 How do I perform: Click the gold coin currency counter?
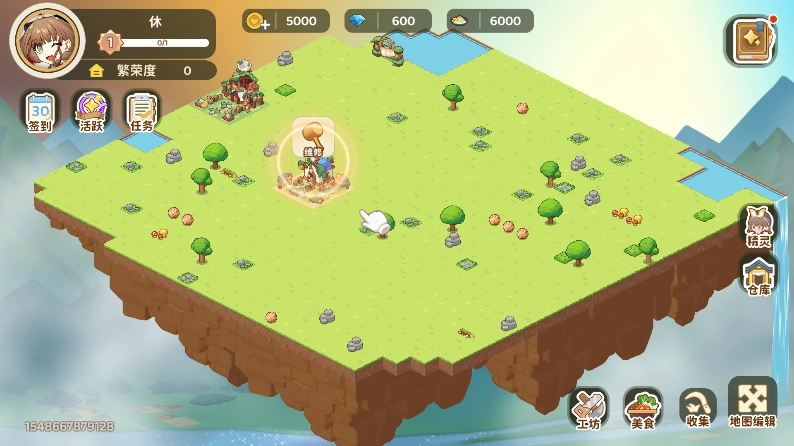click(x=287, y=21)
